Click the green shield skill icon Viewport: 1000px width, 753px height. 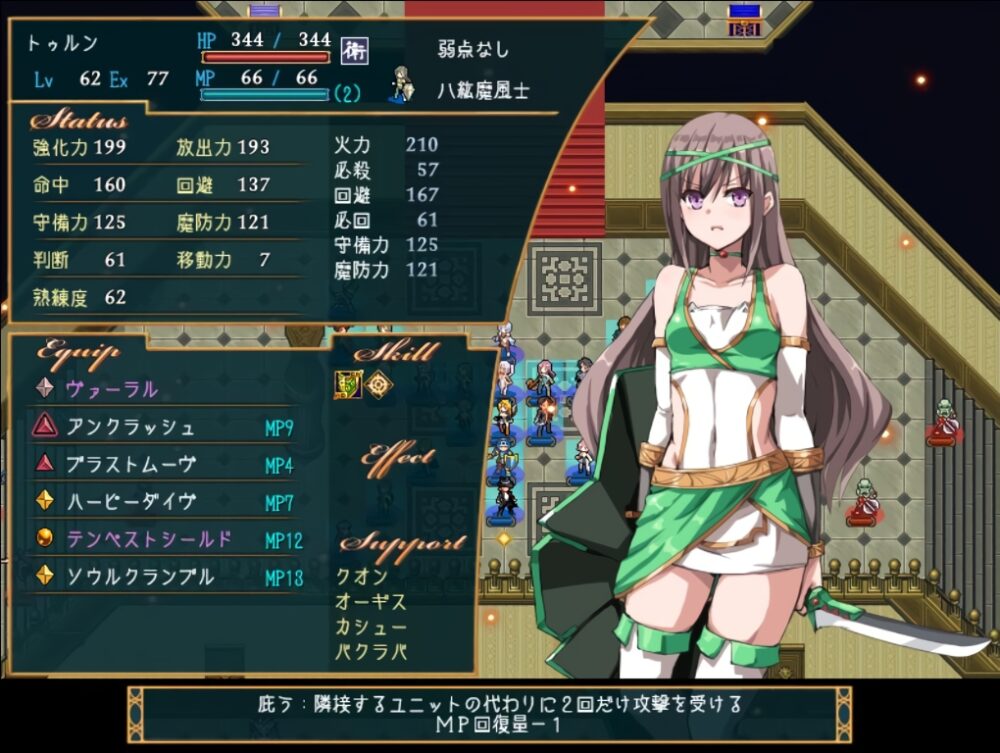click(x=347, y=385)
